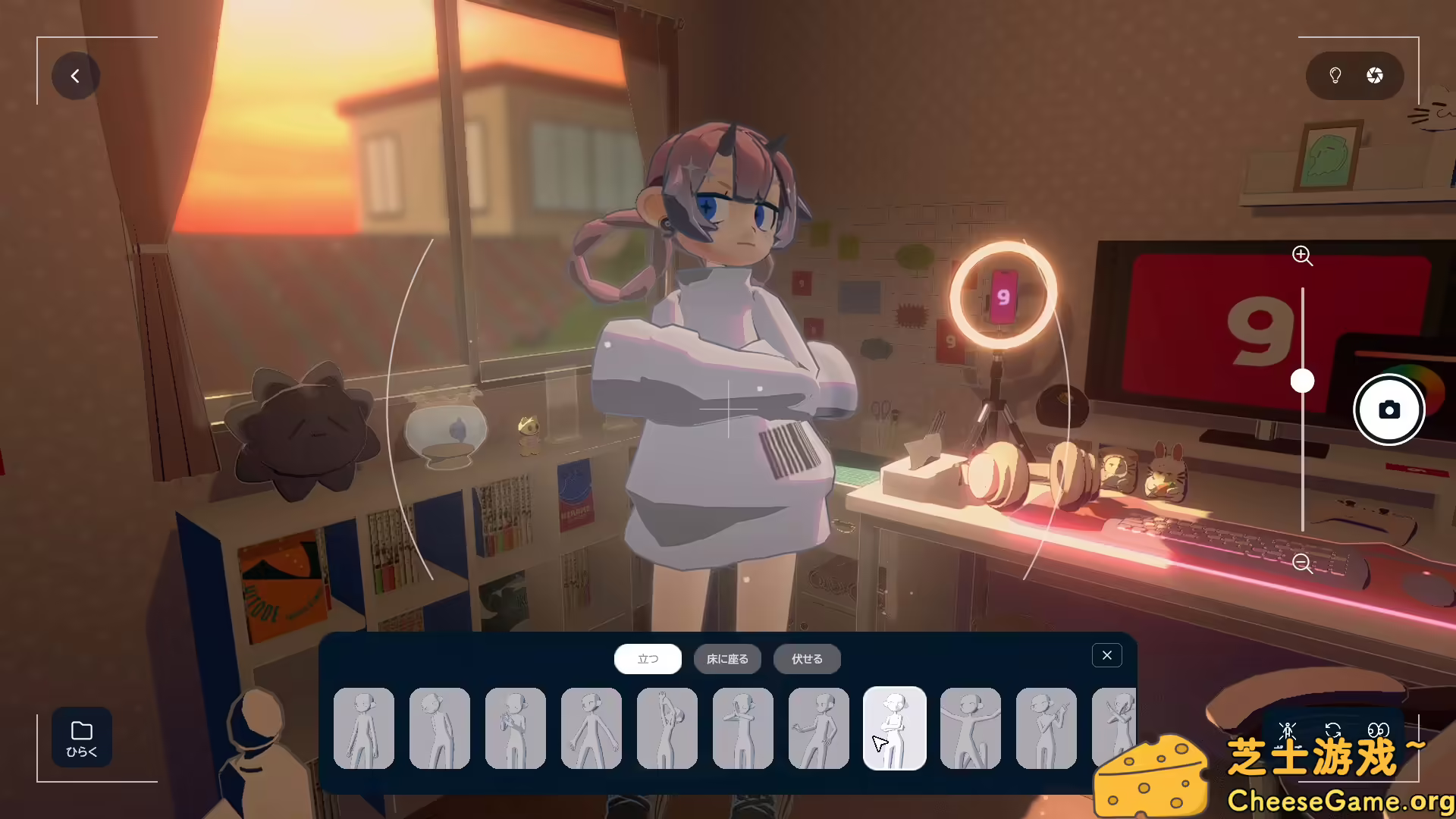Open the ひらく folder panel

click(80, 737)
